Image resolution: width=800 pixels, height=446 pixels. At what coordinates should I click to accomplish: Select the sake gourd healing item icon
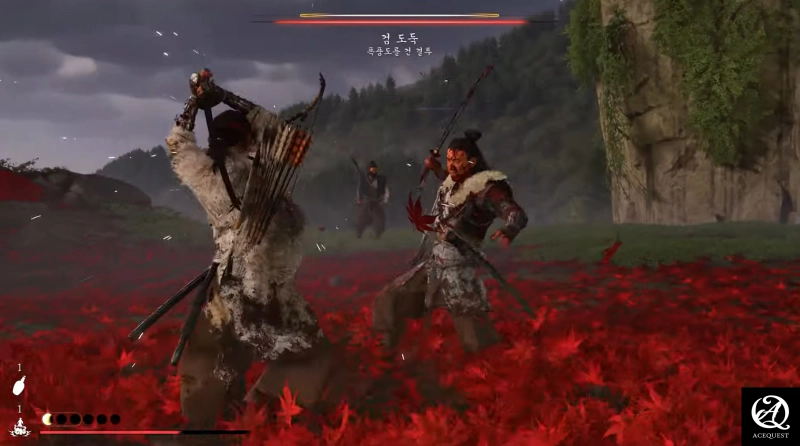tap(18, 386)
